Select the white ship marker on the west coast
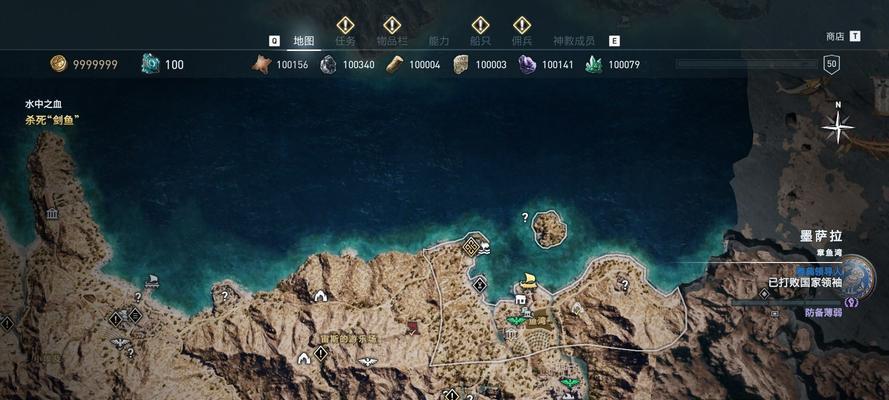 click(x=152, y=283)
